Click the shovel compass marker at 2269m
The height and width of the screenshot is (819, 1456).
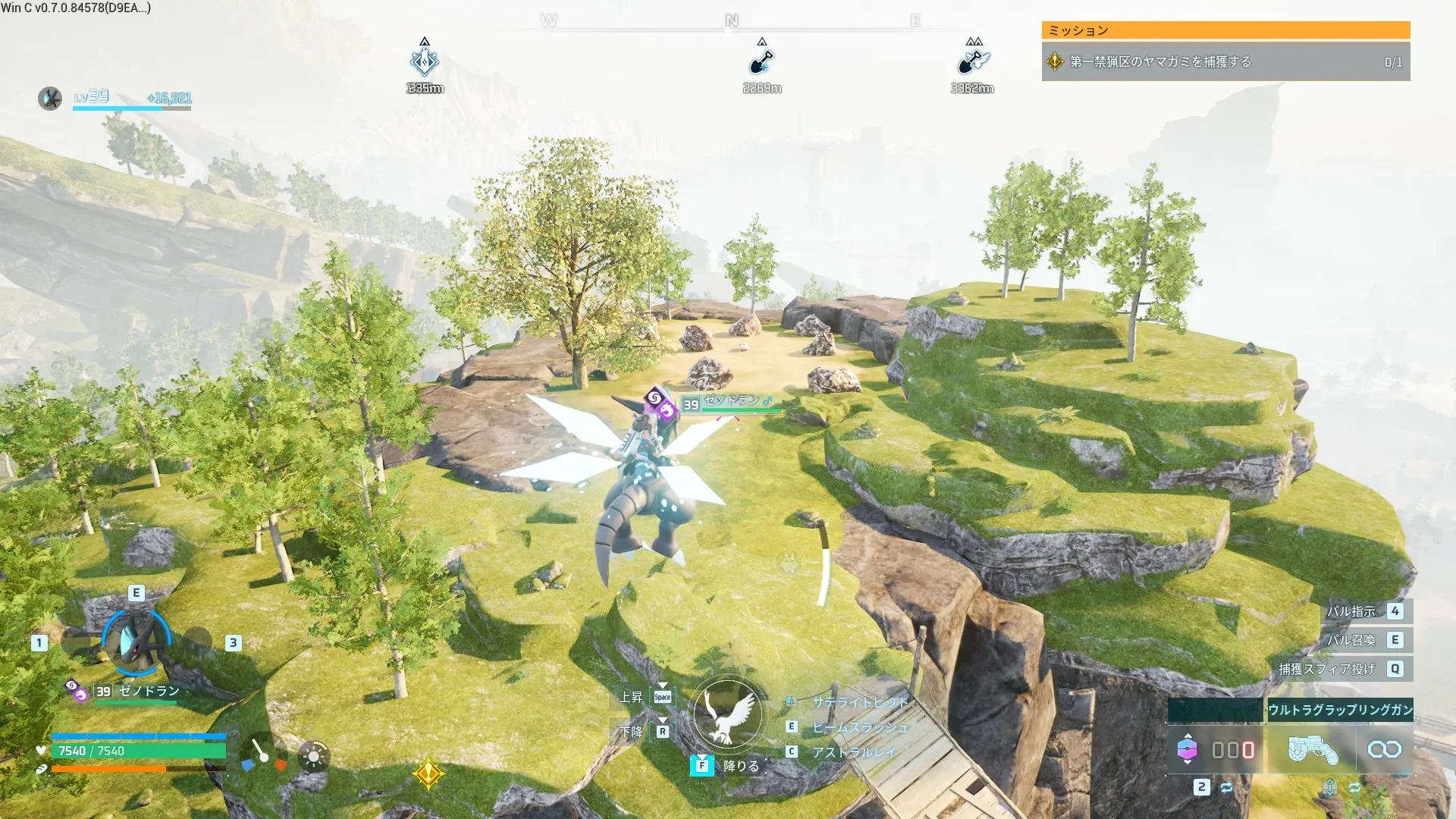(x=761, y=62)
